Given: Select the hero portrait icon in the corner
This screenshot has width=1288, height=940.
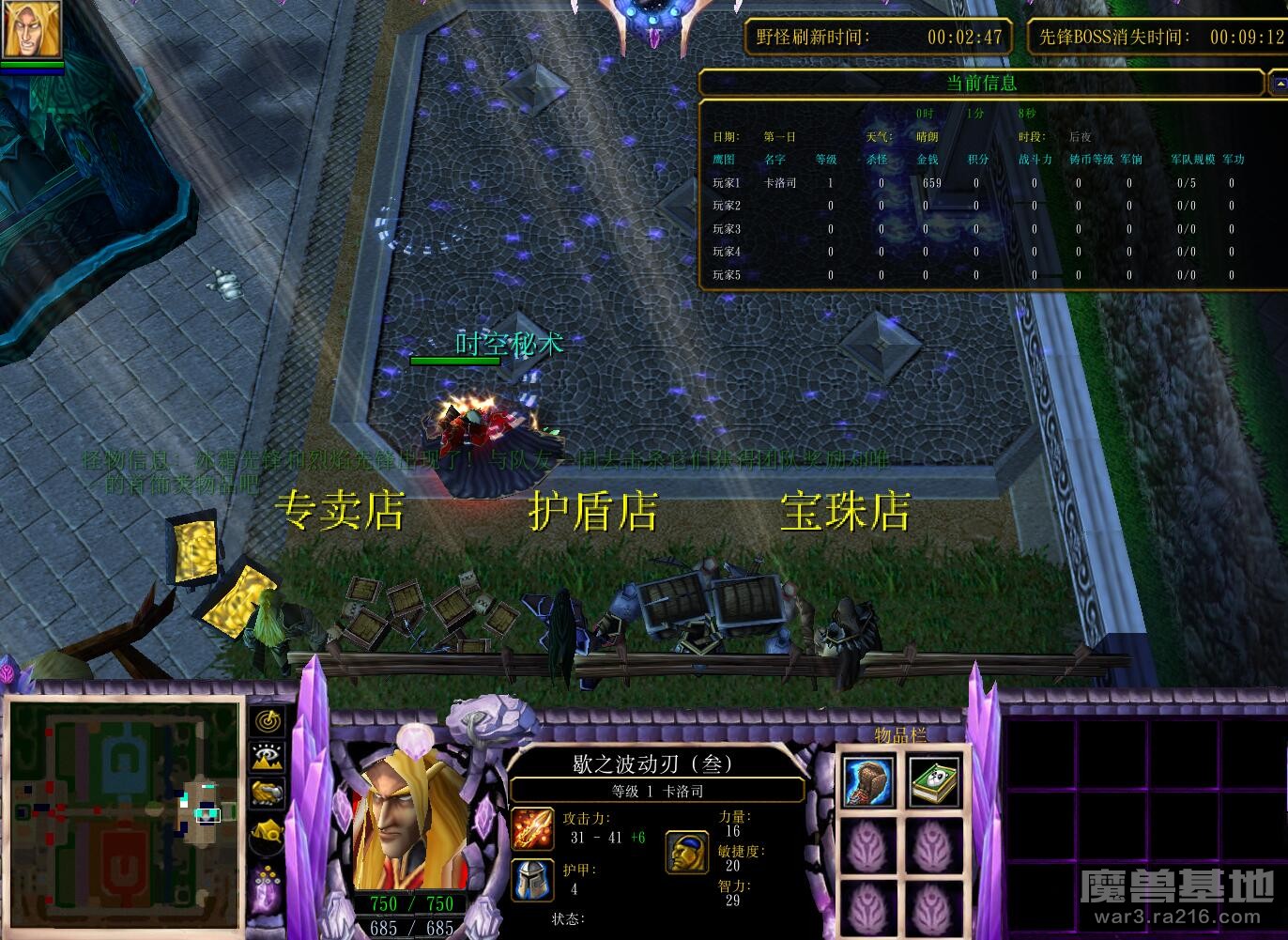Looking at the screenshot, I should coord(32,30).
